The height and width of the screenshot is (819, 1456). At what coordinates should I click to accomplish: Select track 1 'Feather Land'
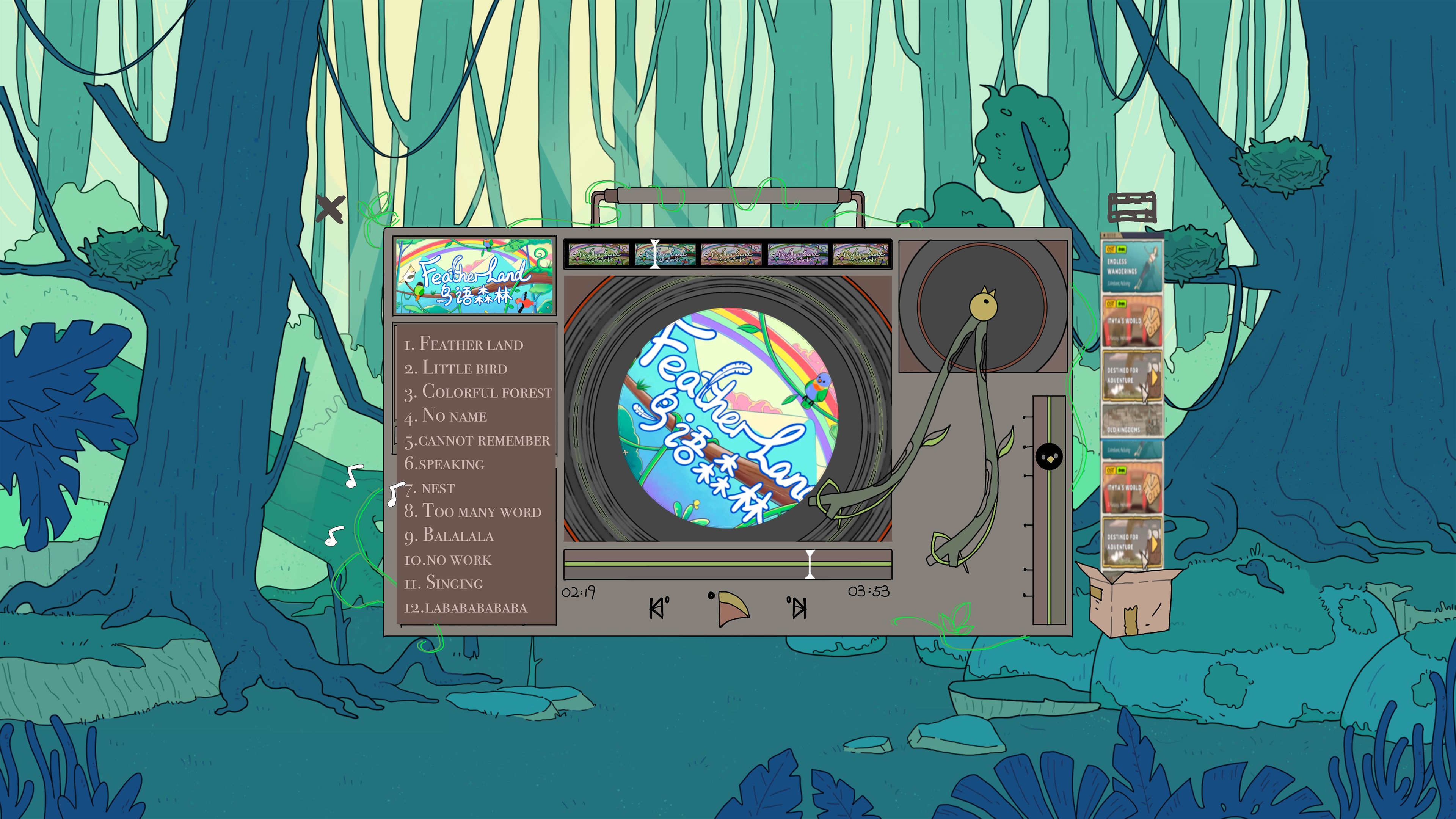pos(463,344)
